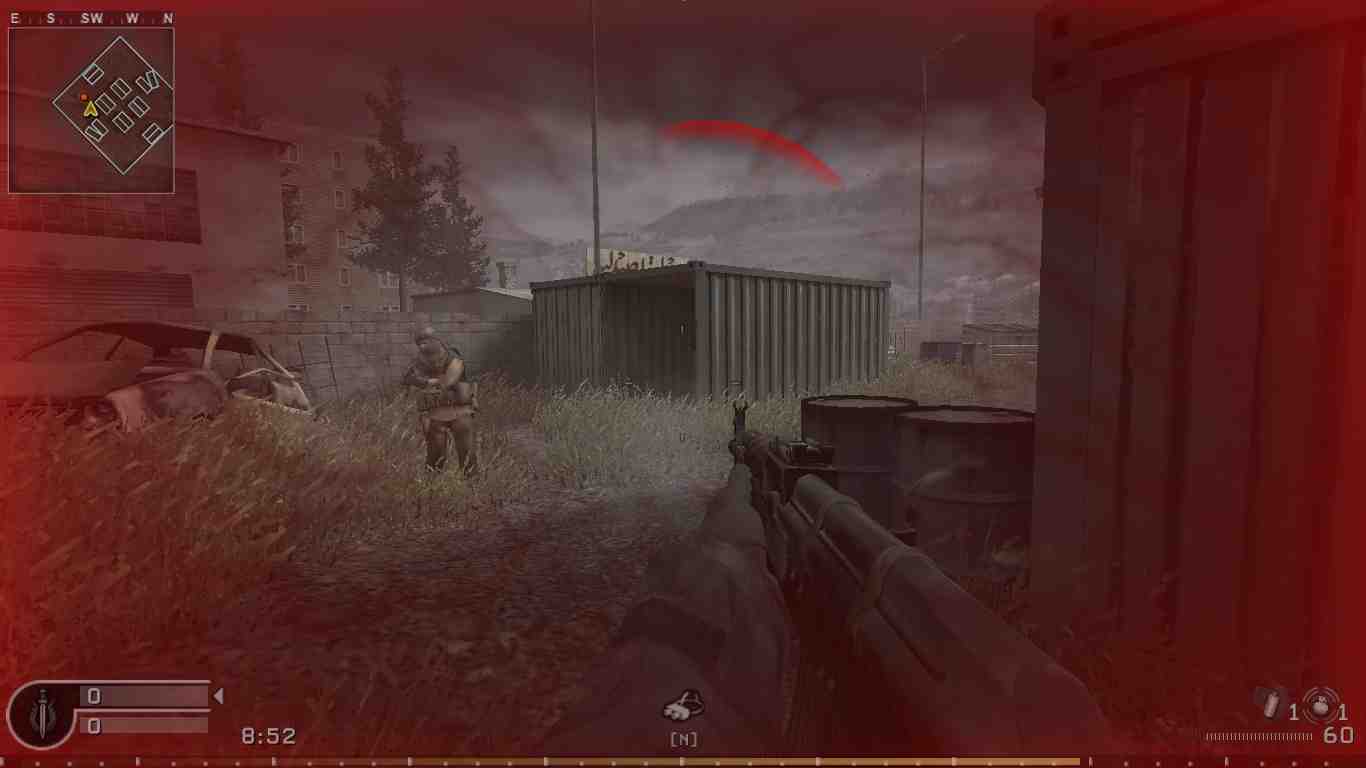Screen dimensions: 1366x768
Task: Open the minimap in the top-left corner
Action: 92,110
